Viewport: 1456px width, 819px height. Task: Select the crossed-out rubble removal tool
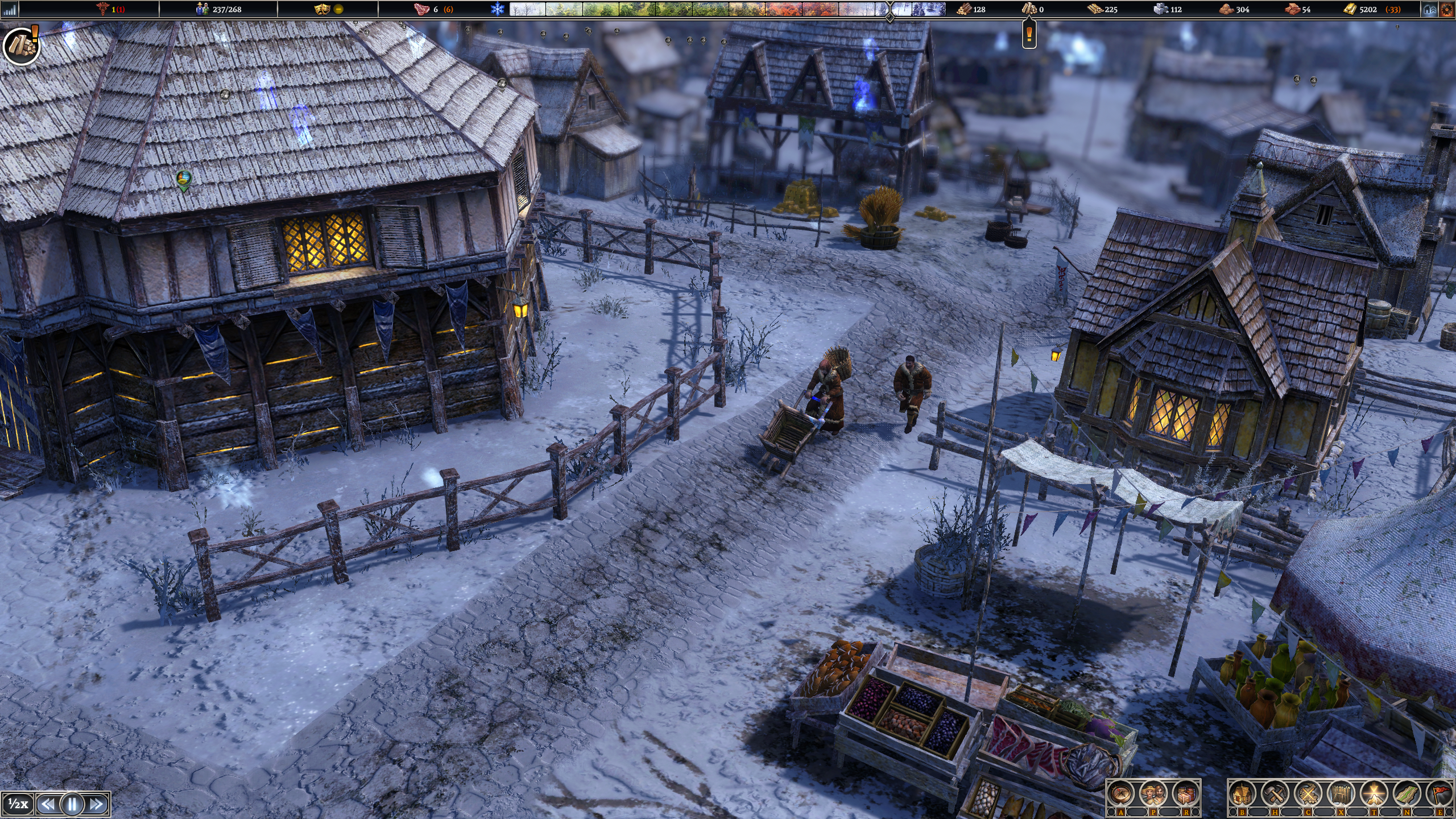pos(1307,793)
